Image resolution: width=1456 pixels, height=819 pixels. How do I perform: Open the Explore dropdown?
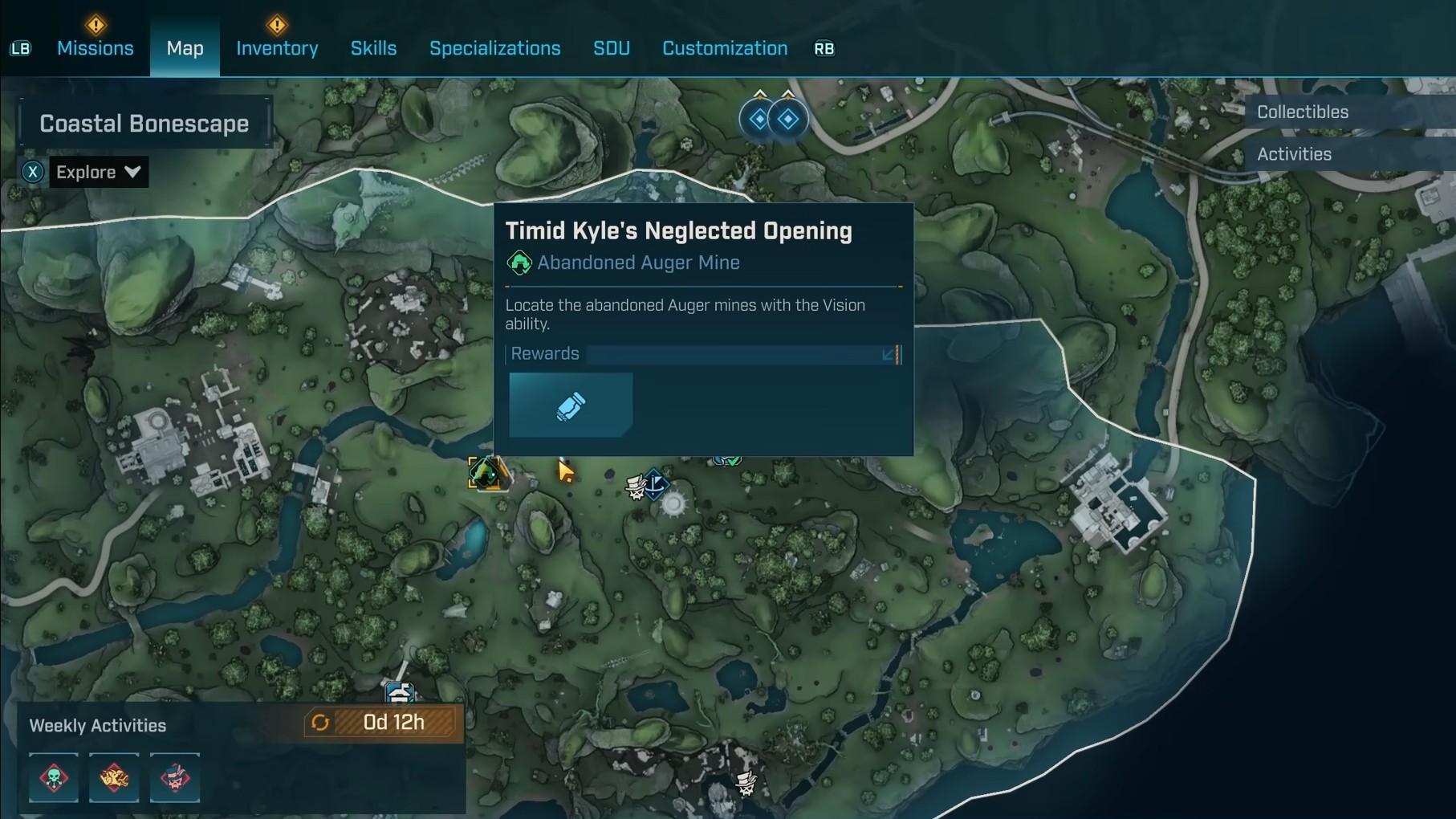98,172
